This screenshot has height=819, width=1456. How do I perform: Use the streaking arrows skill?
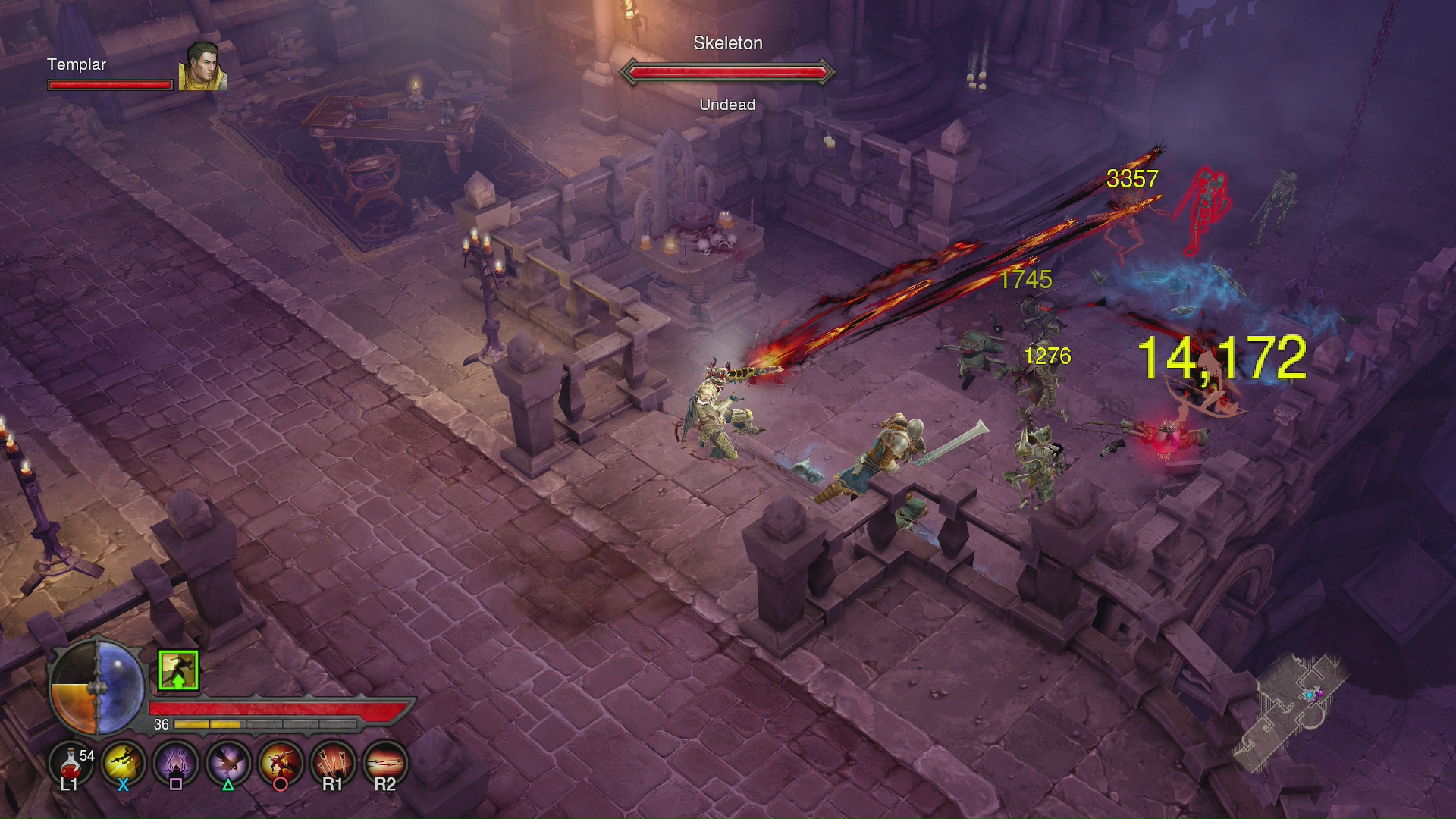click(x=385, y=762)
